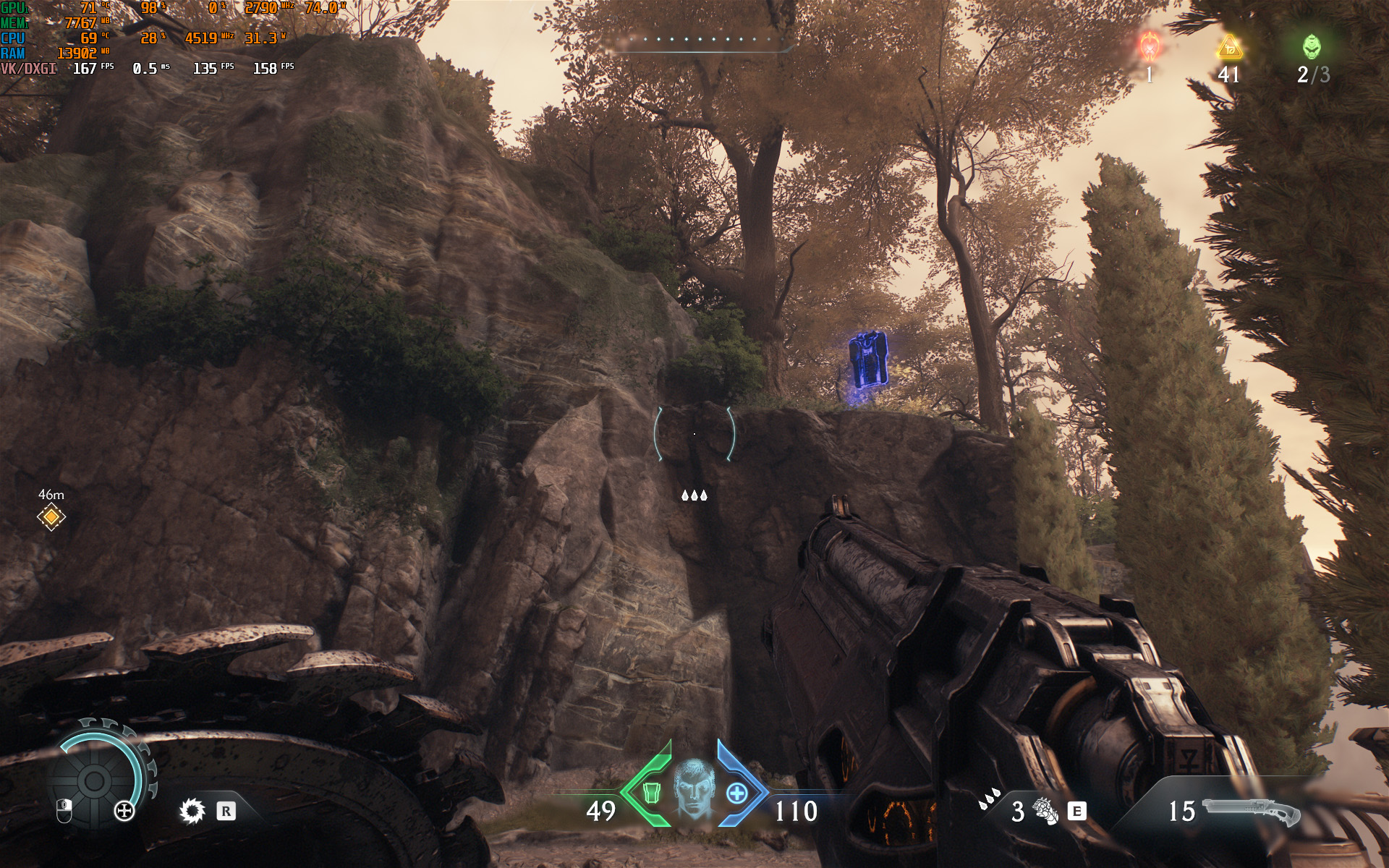Select the green armor icon
Screen dimensions: 1389x868
[651, 793]
